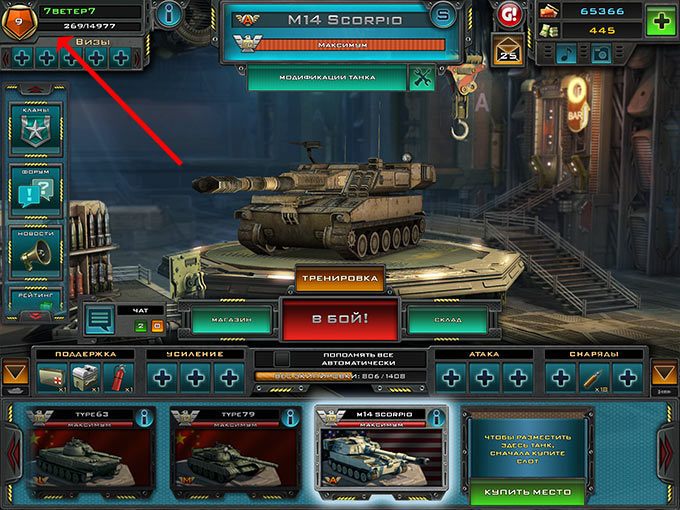Open the Кланы clans menu
This screenshot has height=510, width=680.
36,127
